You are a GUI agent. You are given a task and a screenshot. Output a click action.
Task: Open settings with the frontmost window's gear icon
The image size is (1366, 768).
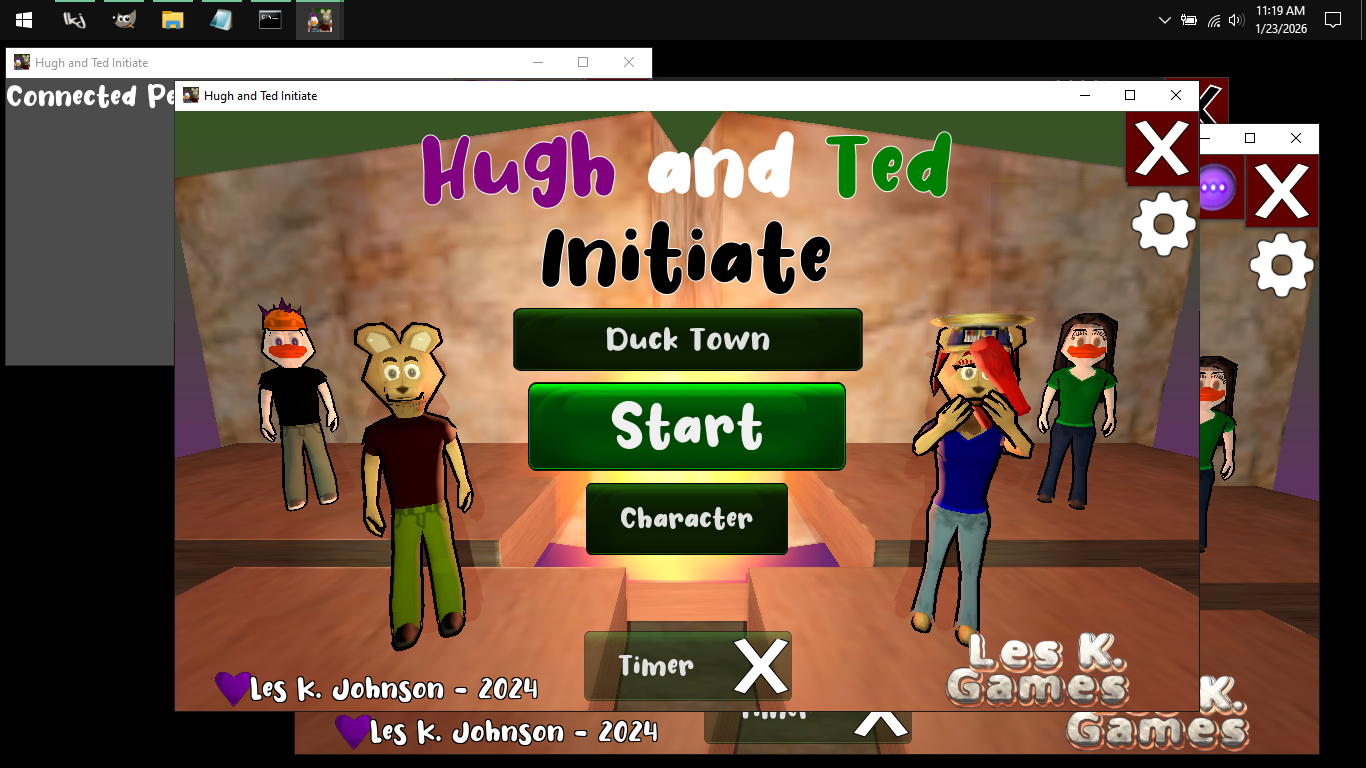tap(1163, 224)
